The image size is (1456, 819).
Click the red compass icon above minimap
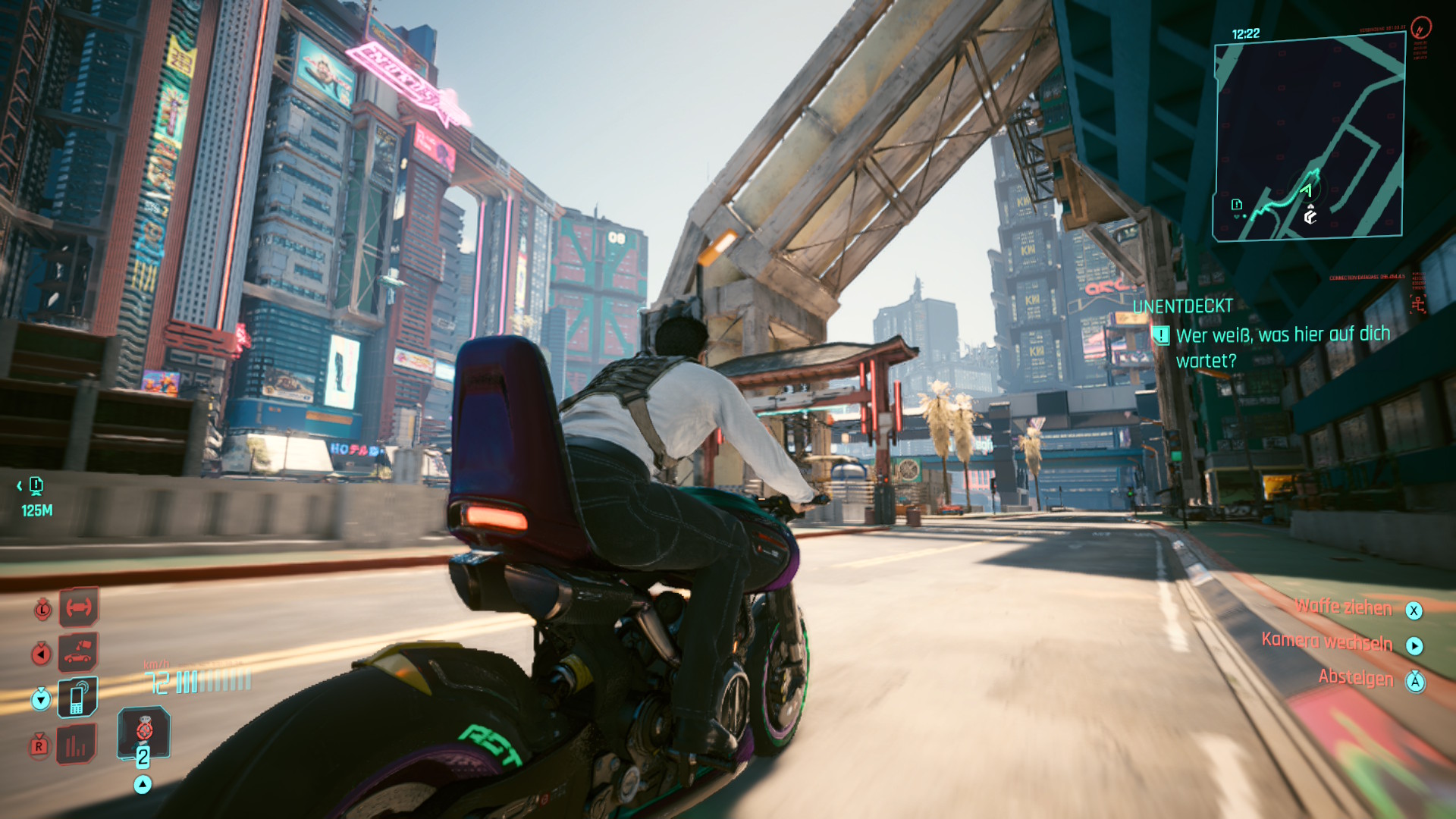(x=1421, y=28)
